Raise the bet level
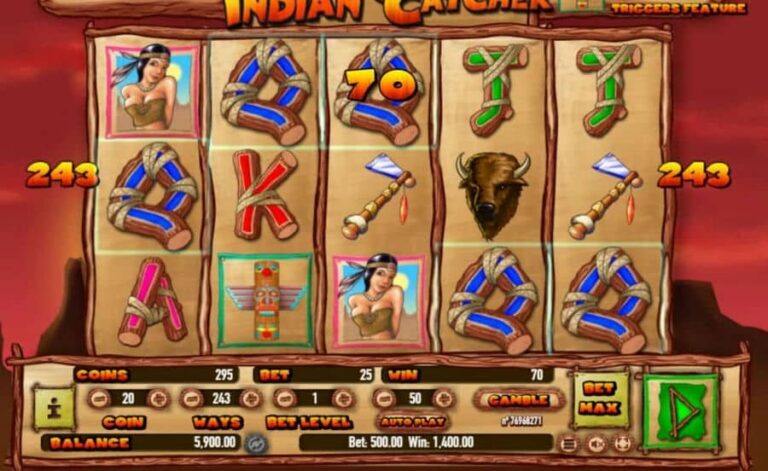The width and height of the screenshot is (768, 471). pyautogui.click(x=342, y=399)
